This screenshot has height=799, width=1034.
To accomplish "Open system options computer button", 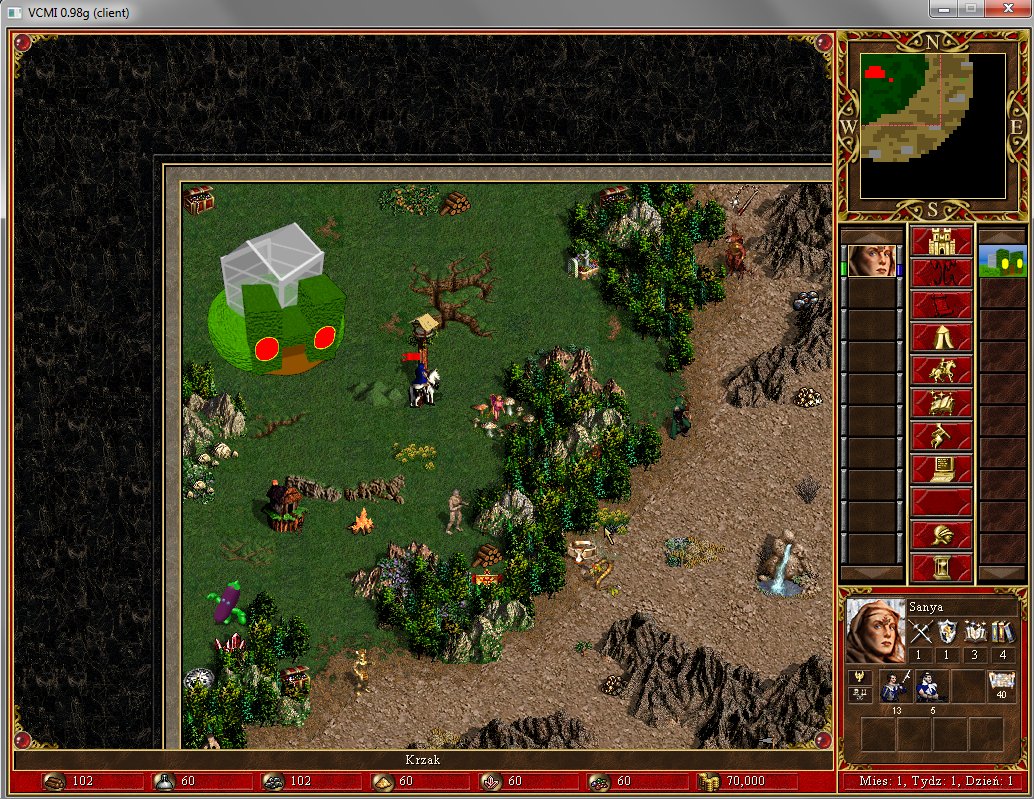I will pyautogui.click(x=941, y=469).
